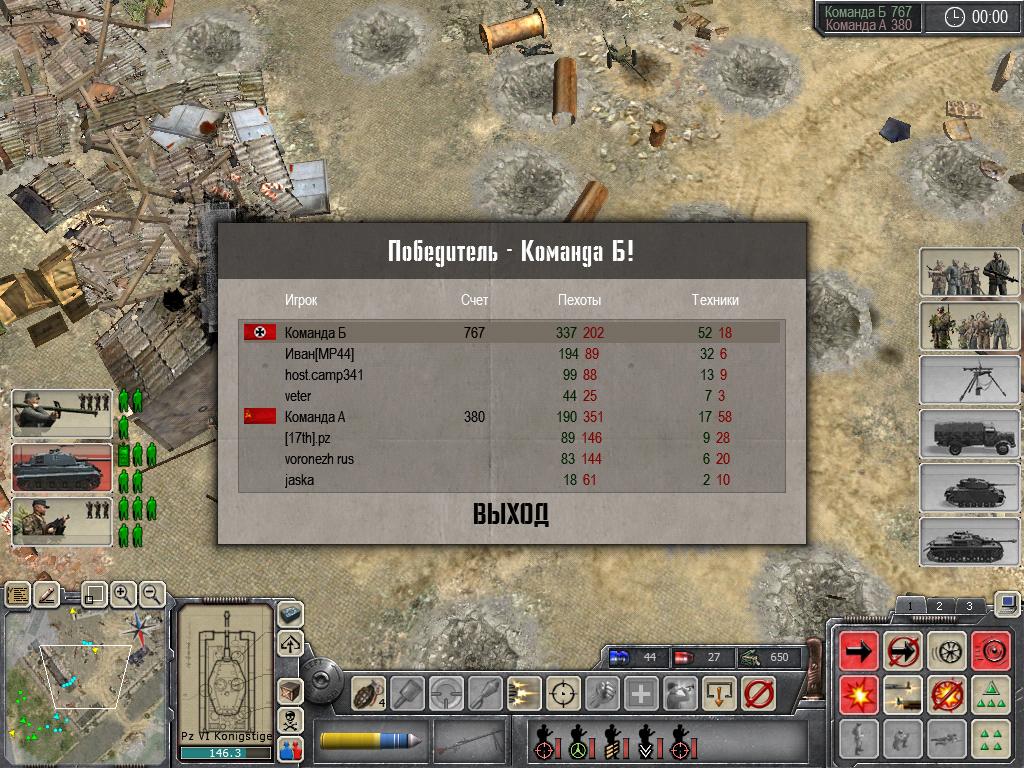Select the tank squad portrait on the left
This screenshot has height=768, width=1024.
pos(62,468)
